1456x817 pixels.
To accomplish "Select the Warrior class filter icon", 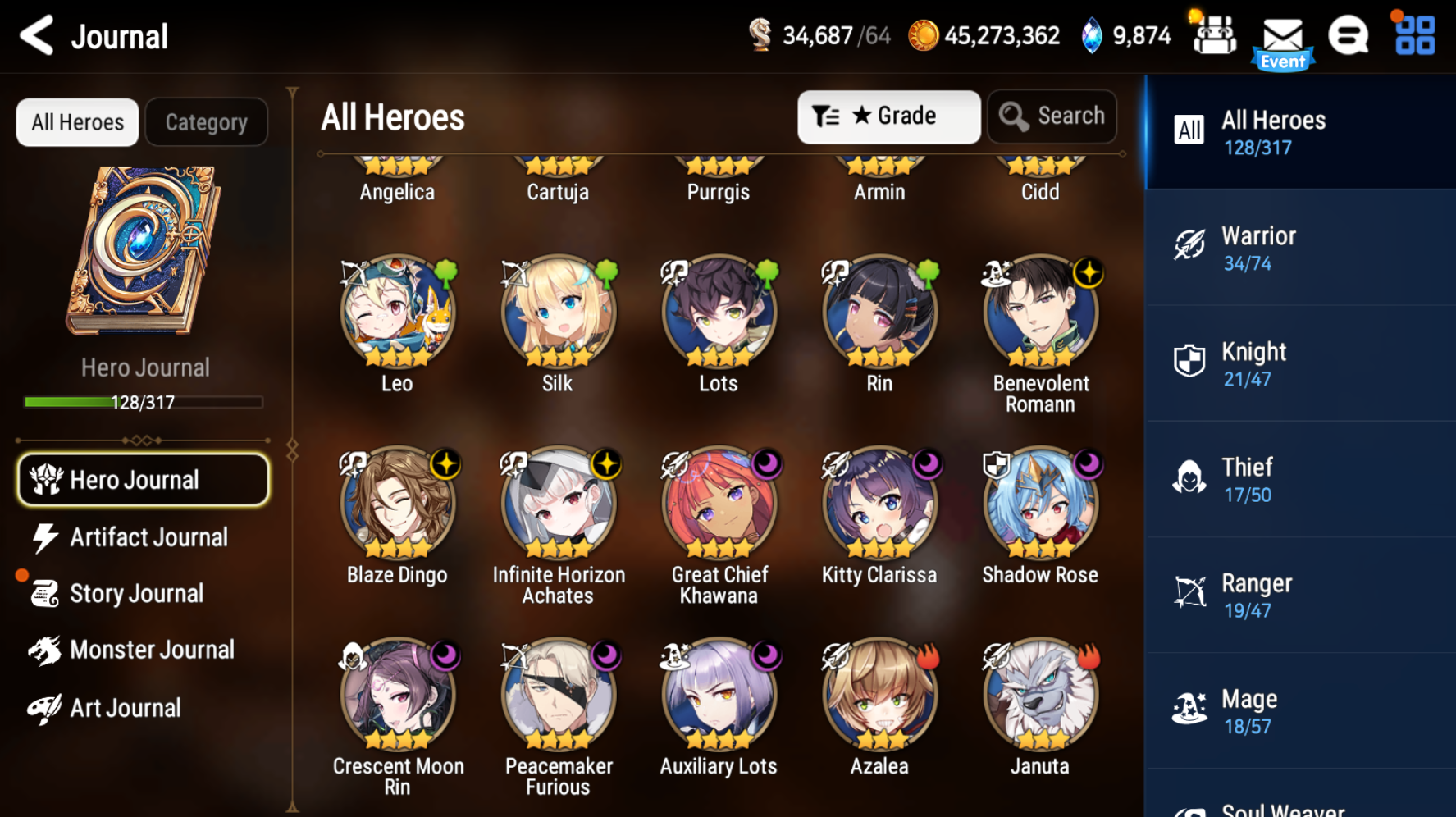I will [1189, 245].
